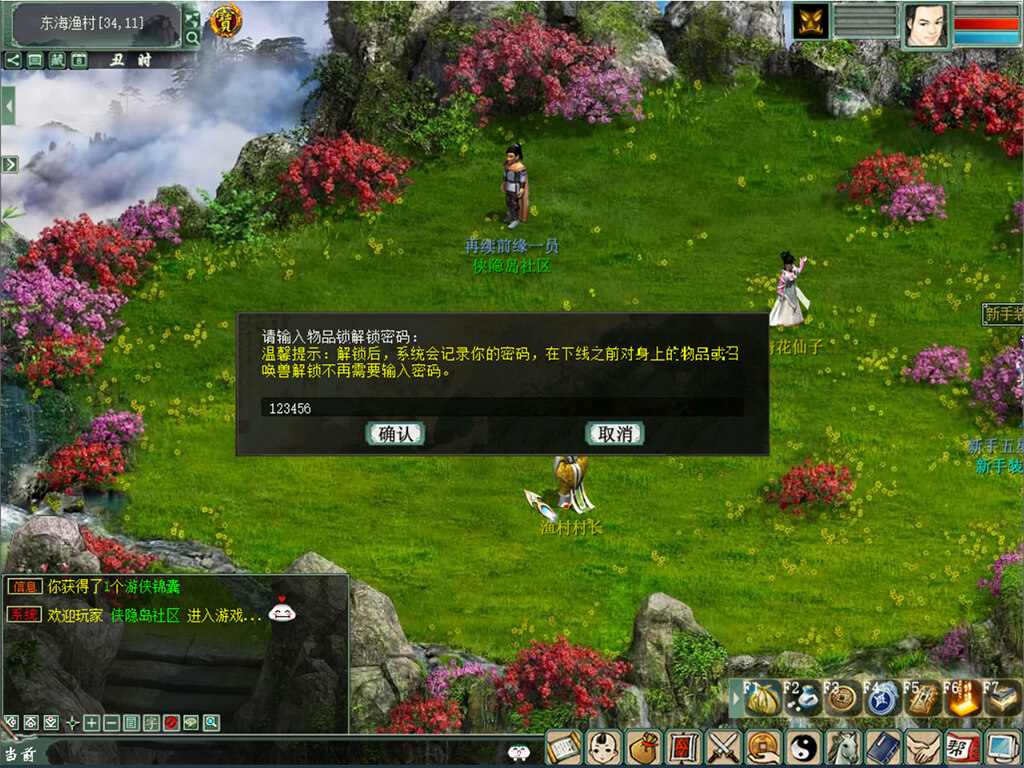Open the red 寶 treasure icon

tap(225, 20)
